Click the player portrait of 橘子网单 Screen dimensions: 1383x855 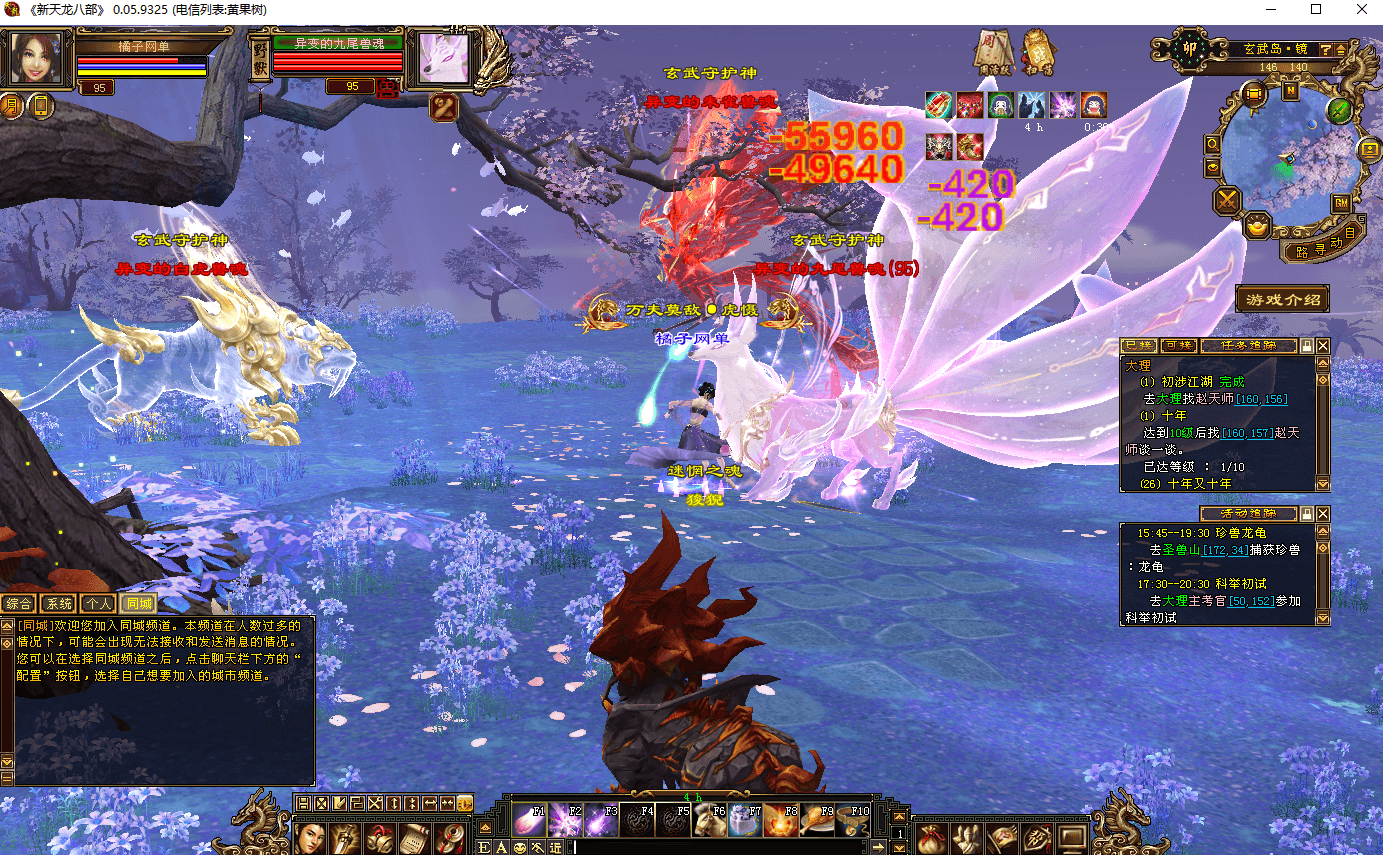pos(39,60)
